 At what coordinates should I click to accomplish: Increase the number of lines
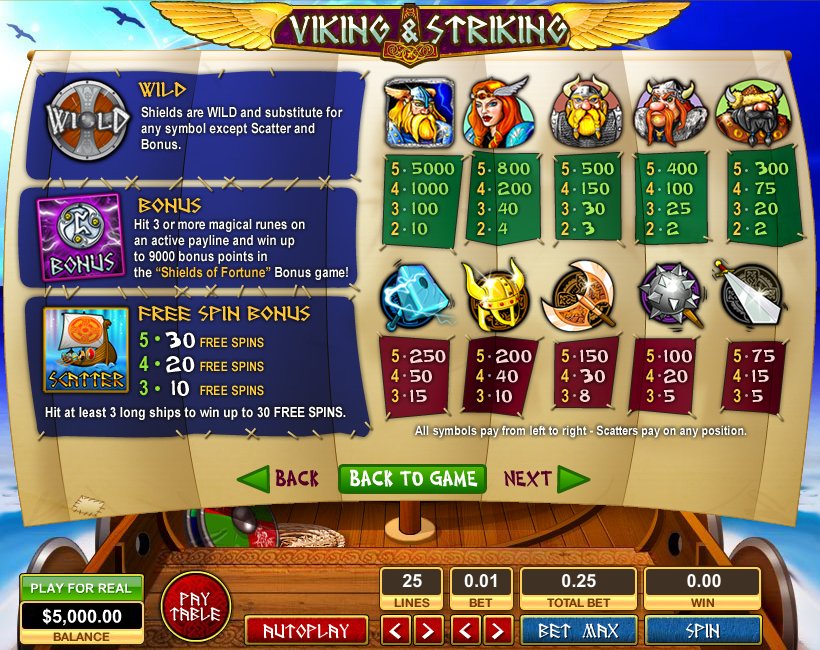[427, 630]
